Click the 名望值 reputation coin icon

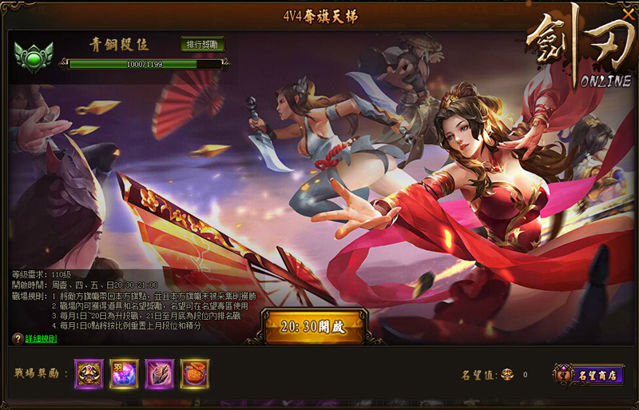click(506, 375)
